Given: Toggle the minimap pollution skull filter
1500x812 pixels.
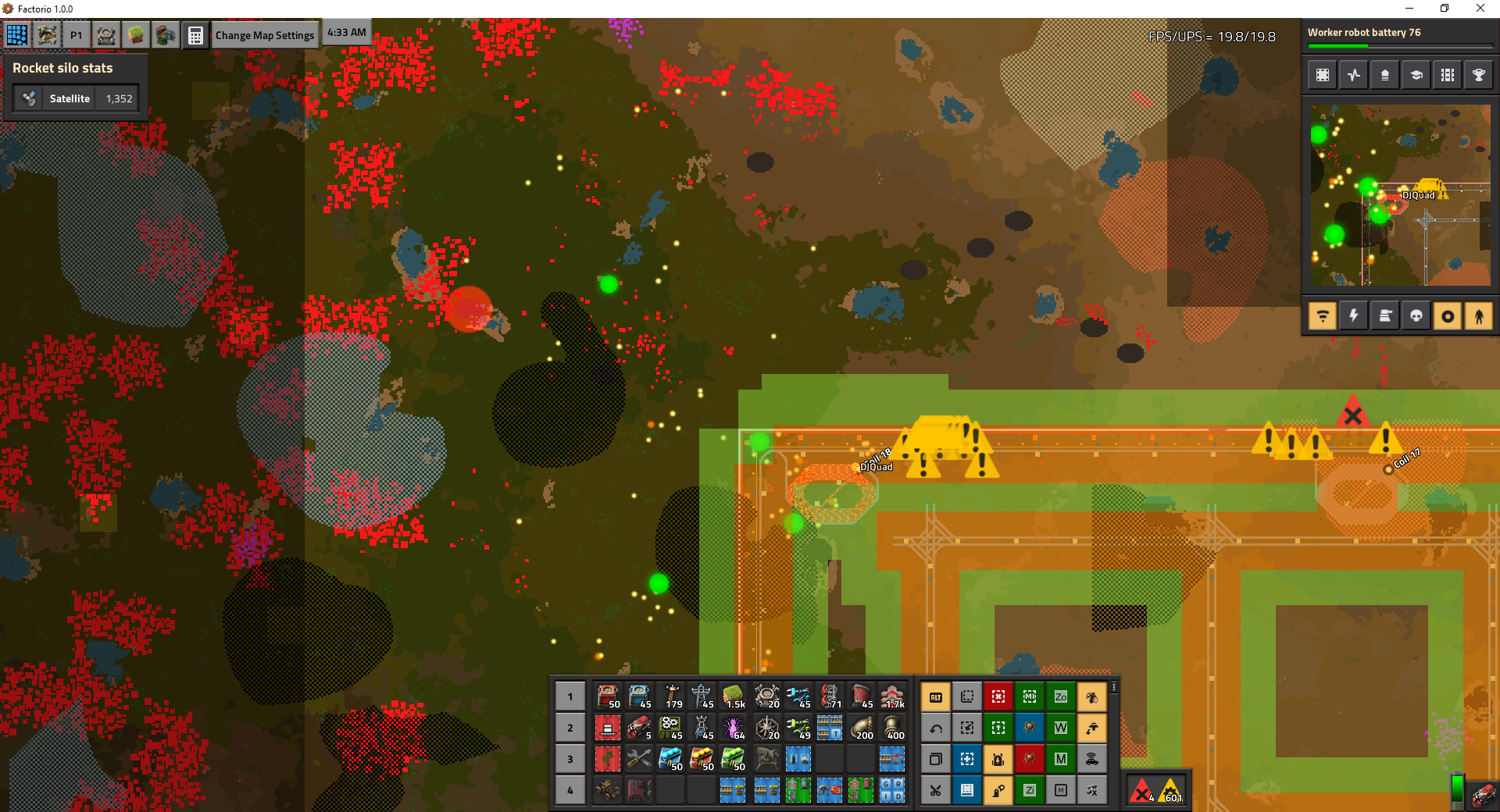Looking at the screenshot, I should 1416,316.
